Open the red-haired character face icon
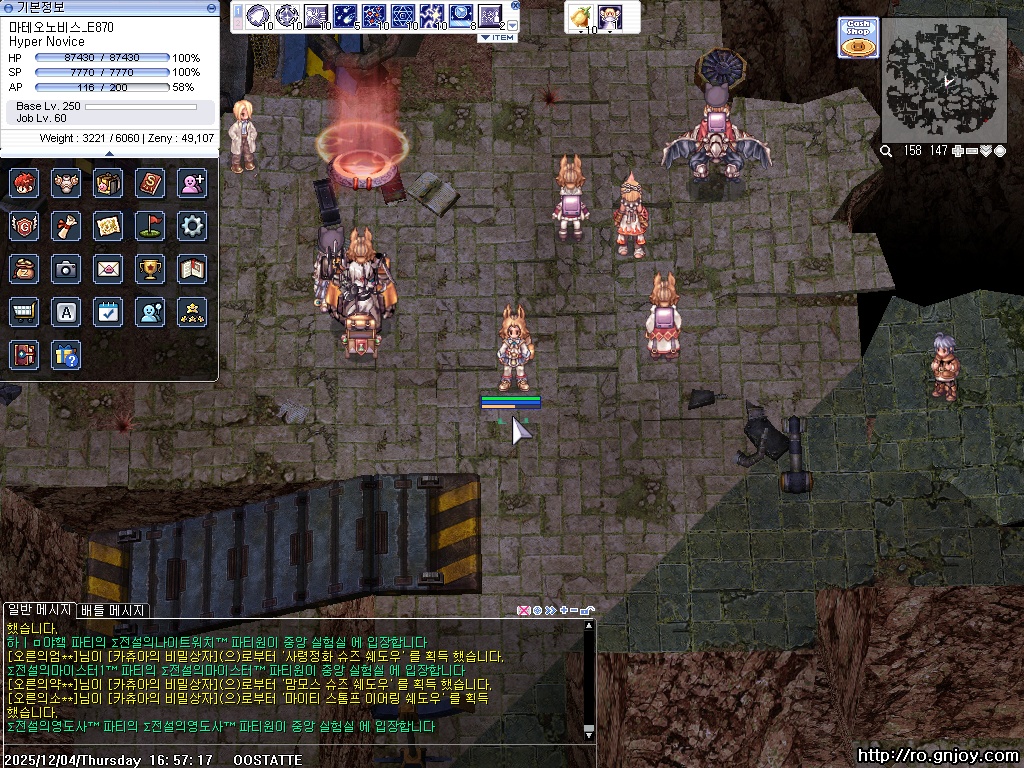Image resolution: width=1024 pixels, height=768 pixels. [x=24, y=182]
